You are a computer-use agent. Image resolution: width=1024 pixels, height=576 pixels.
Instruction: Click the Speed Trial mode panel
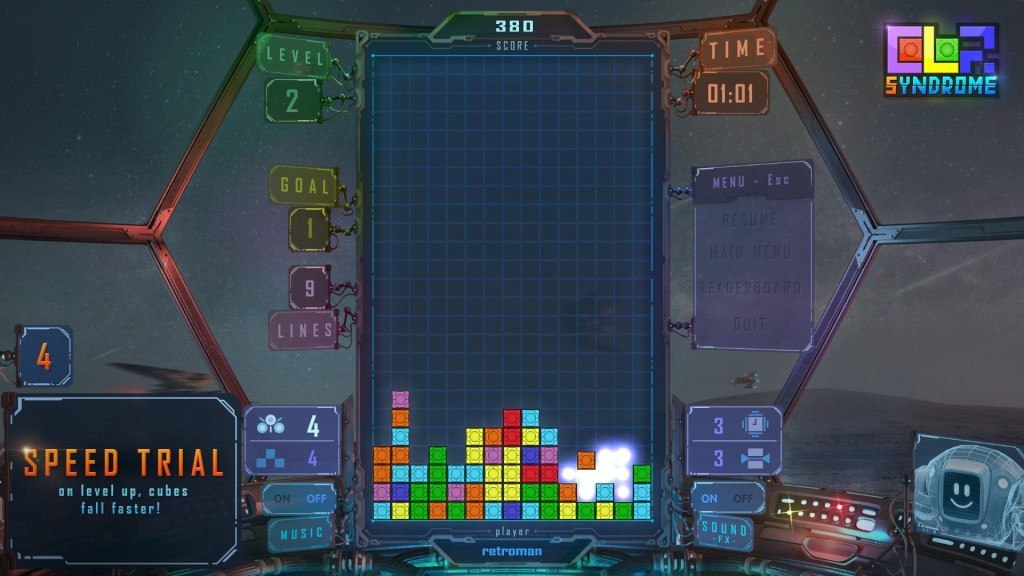[x=123, y=477]
